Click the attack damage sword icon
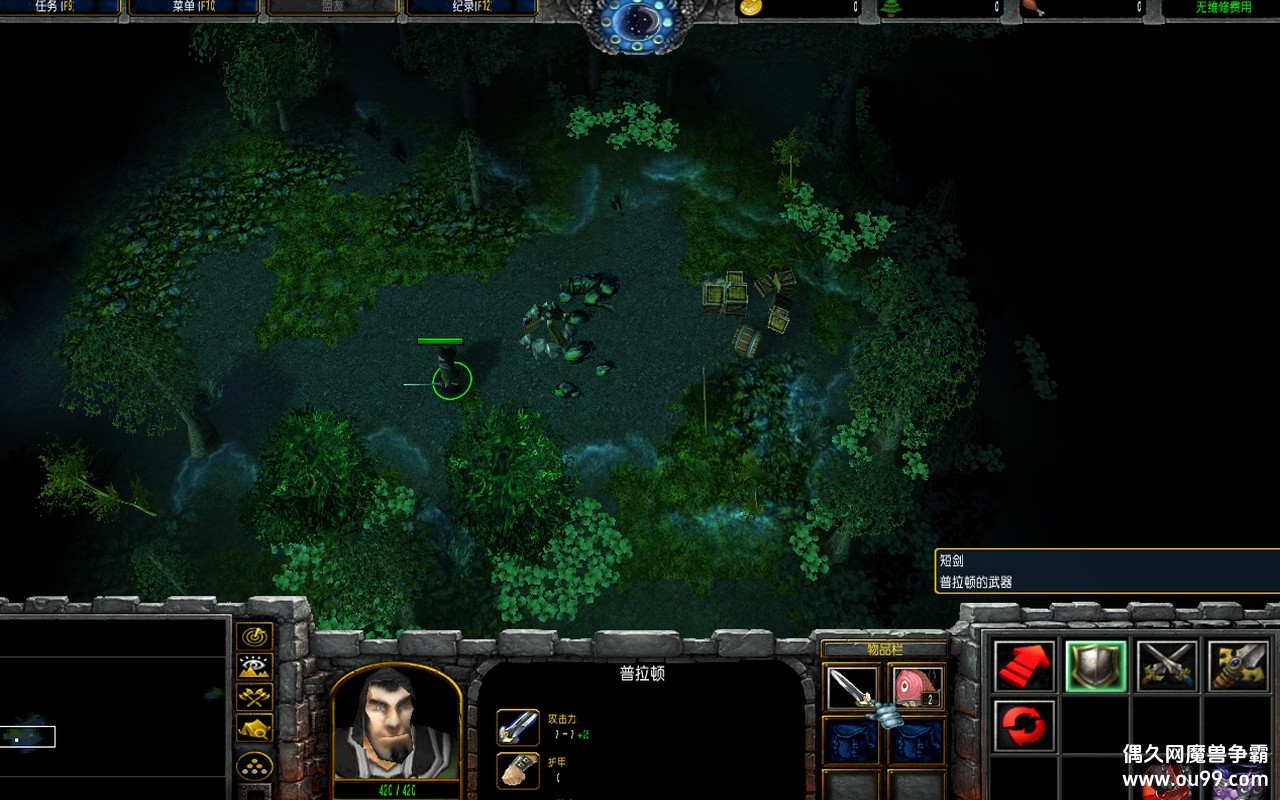 518,727
